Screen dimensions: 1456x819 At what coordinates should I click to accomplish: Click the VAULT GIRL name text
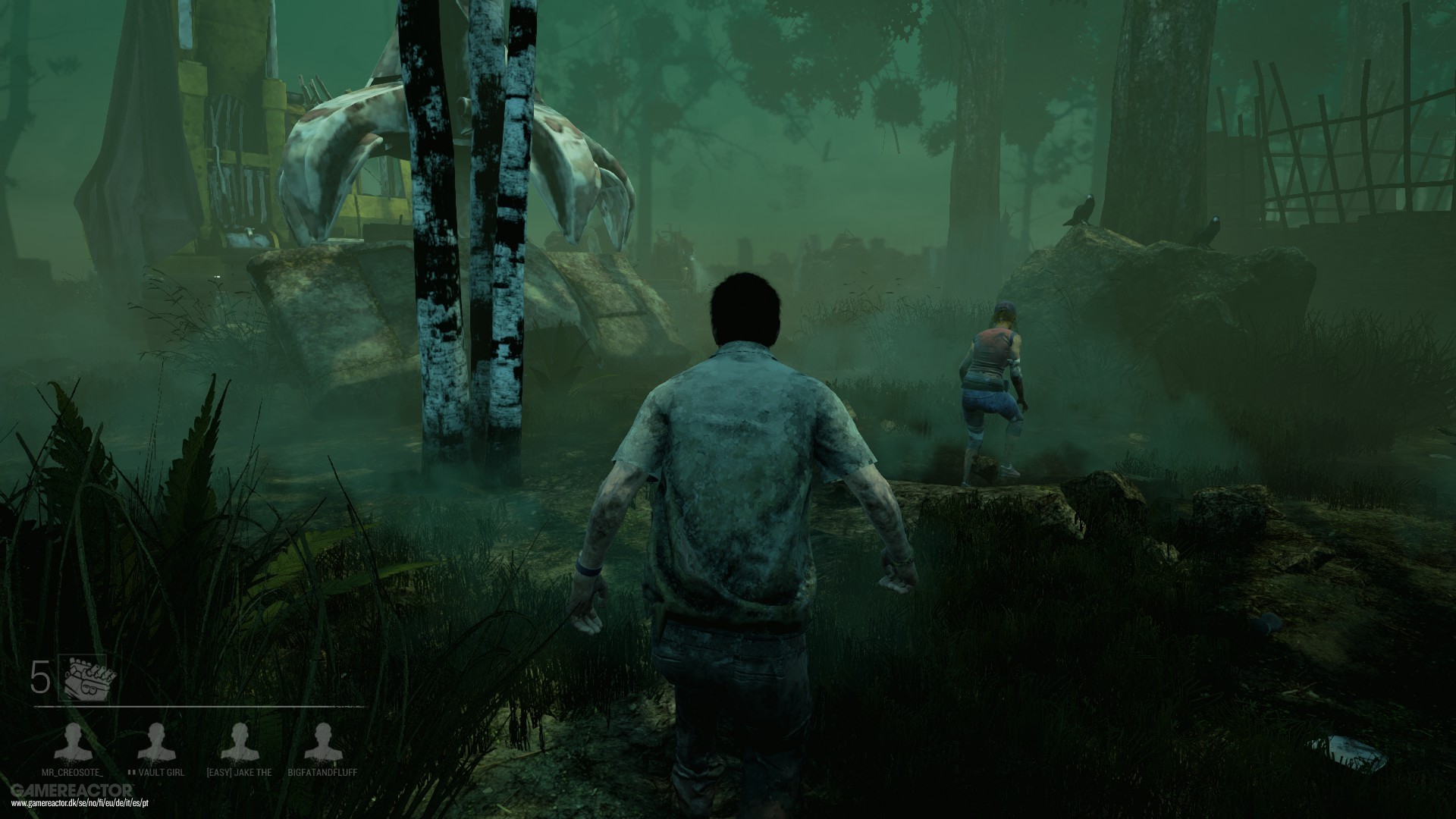tap(162, 772)
